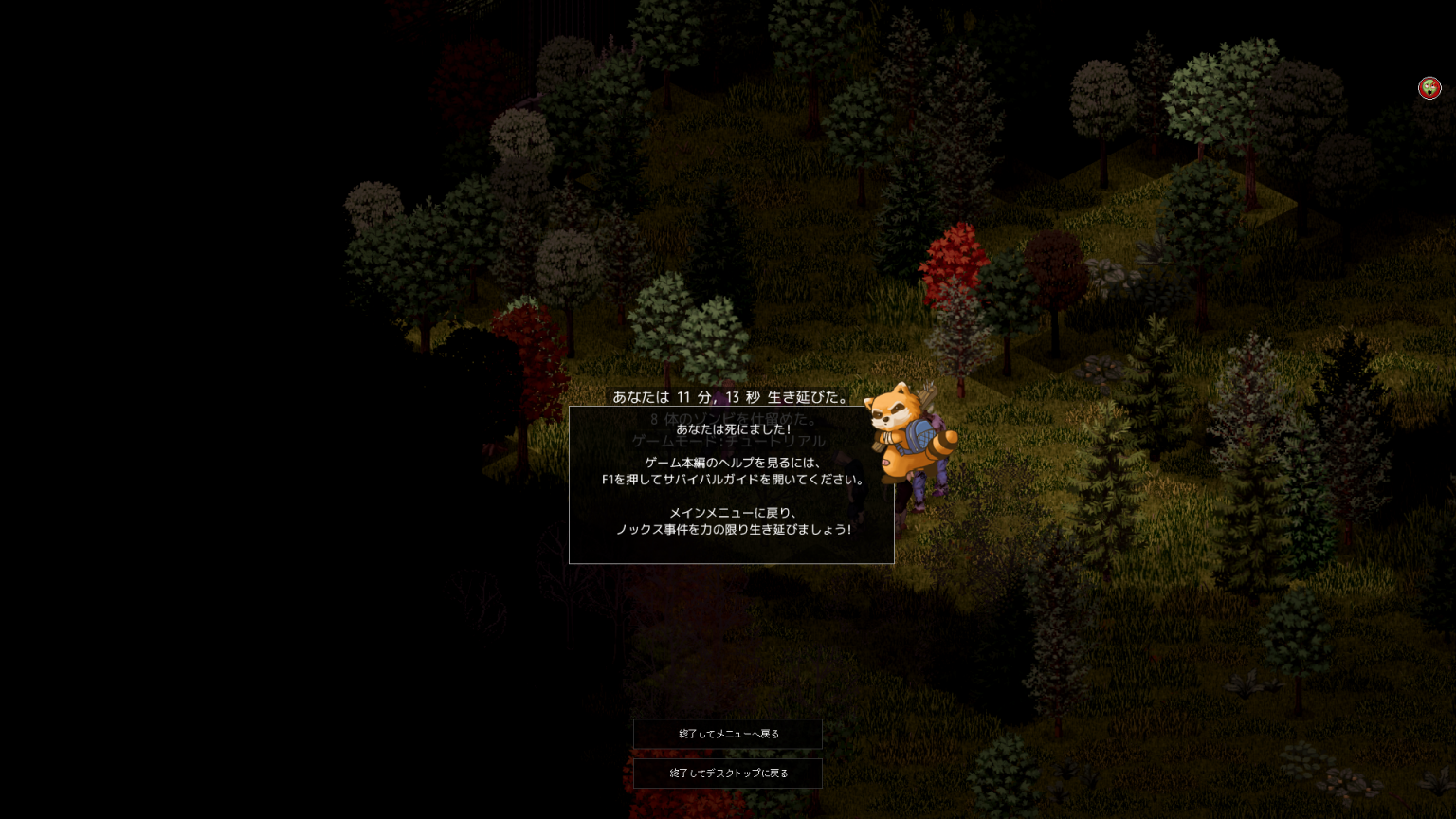Click the 終了してデスクトップに戻る button

727,773
